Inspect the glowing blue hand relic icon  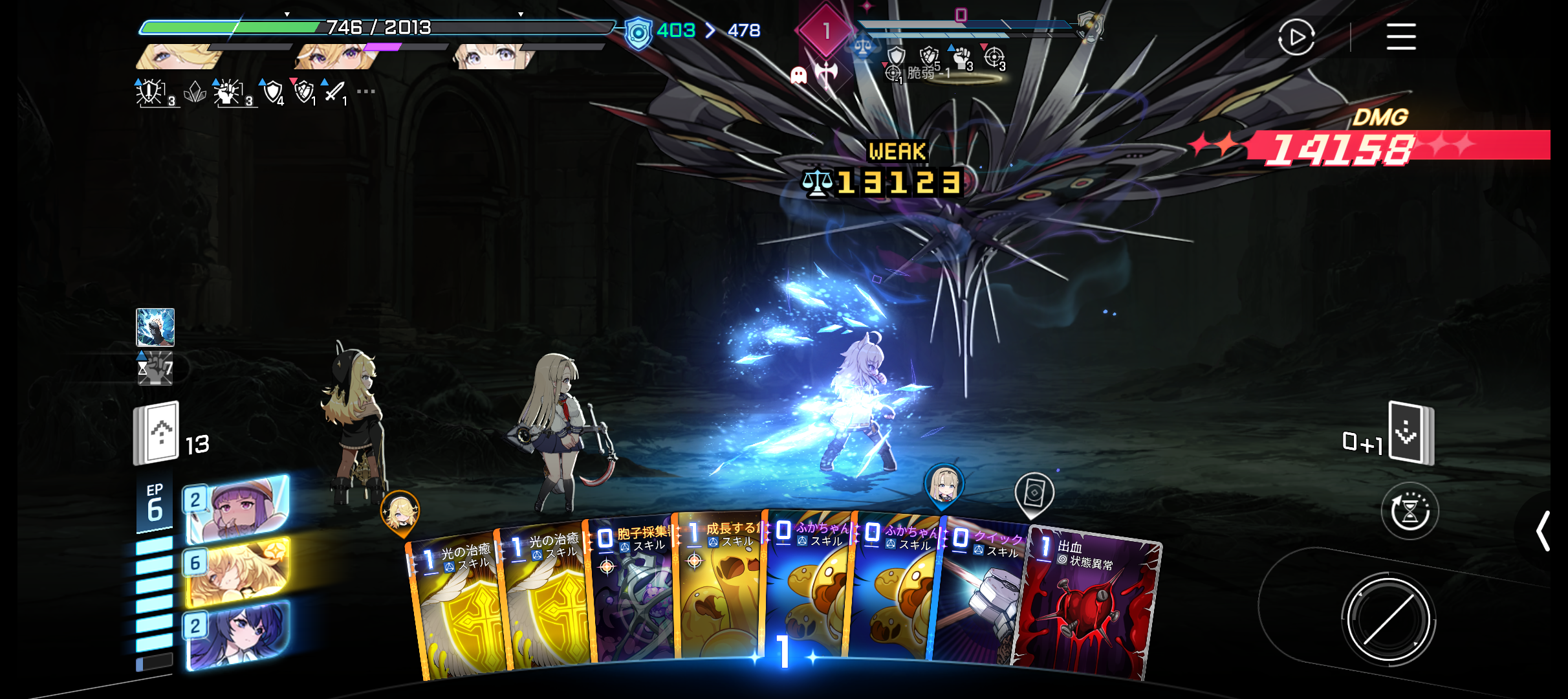point(155,327)
